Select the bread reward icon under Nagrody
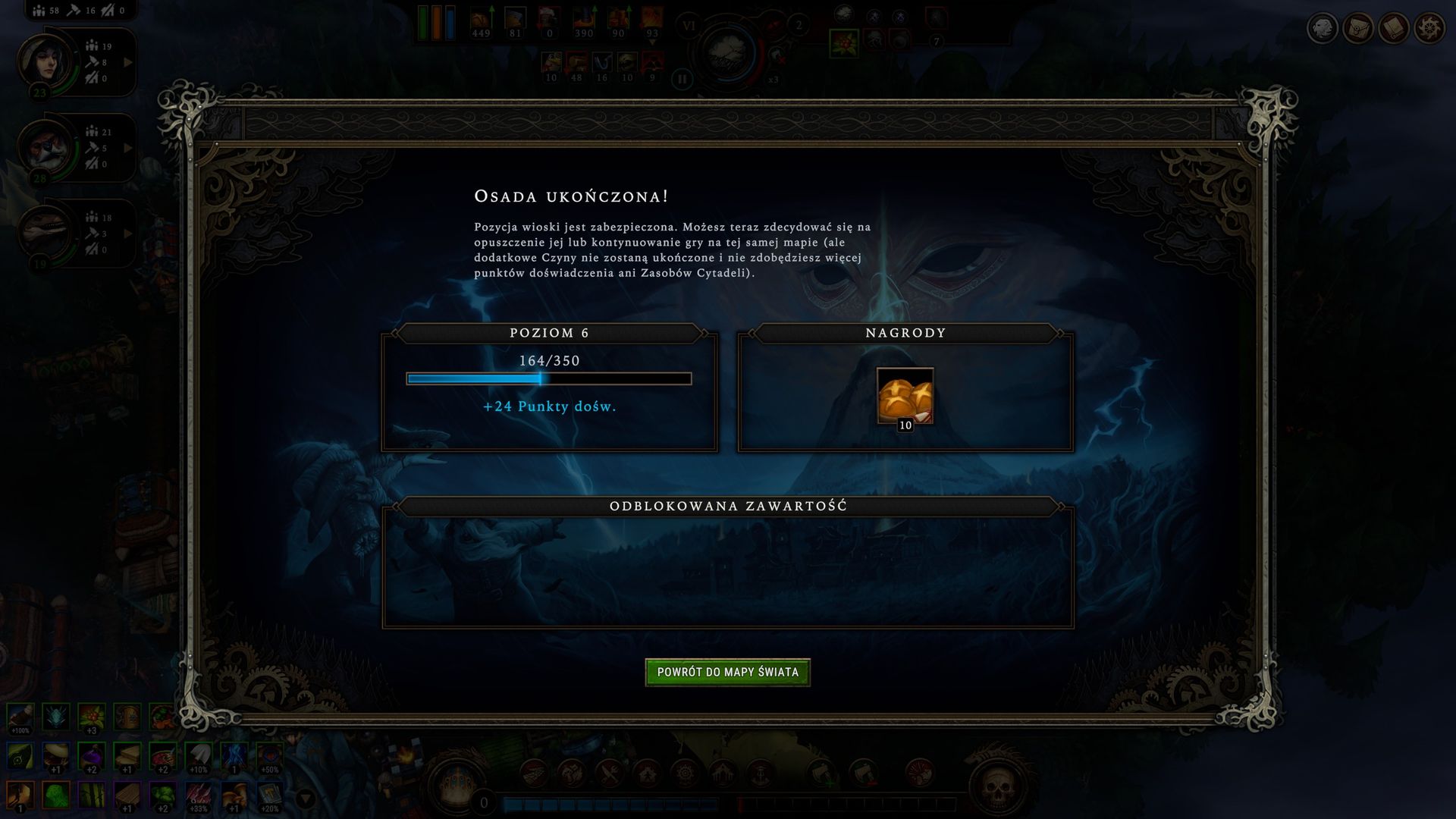The width and height of the screenshot is (1456, 819). [x=905, y=396]
